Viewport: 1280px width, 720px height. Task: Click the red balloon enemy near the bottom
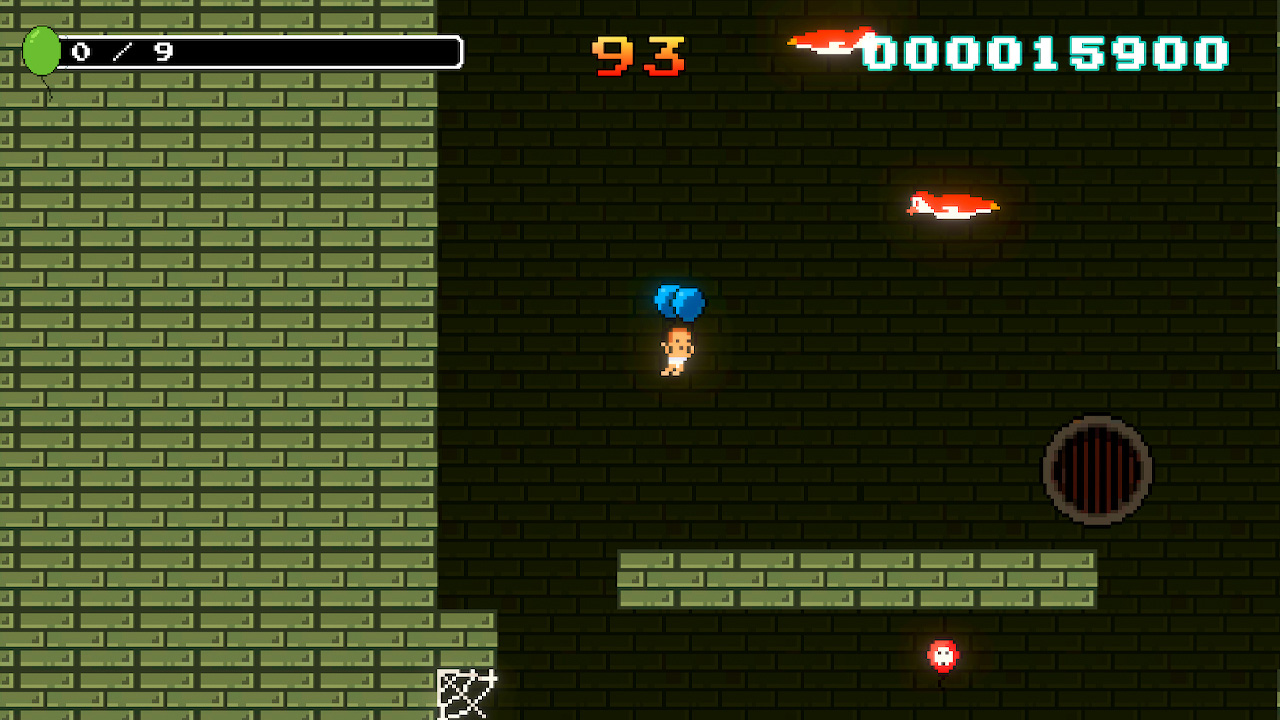(x=941, y=656)
